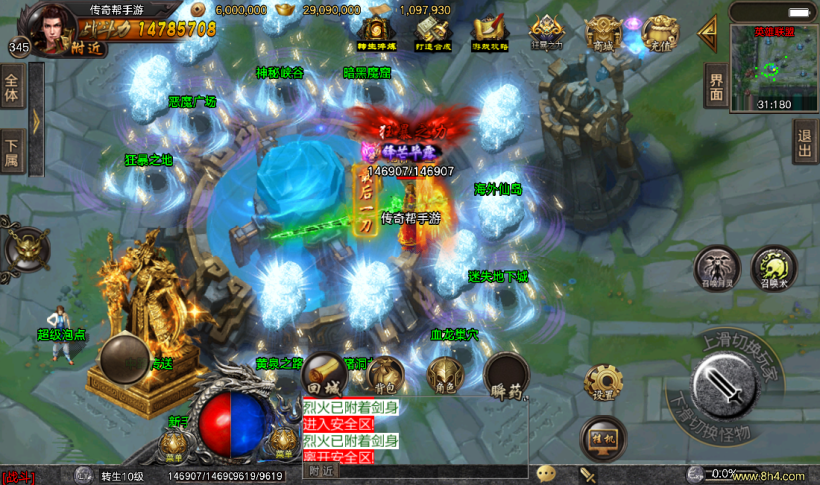This screenshot has width=820, height=485.
Task: Click the 界面 interface button
Action: [x=715, y=86]
